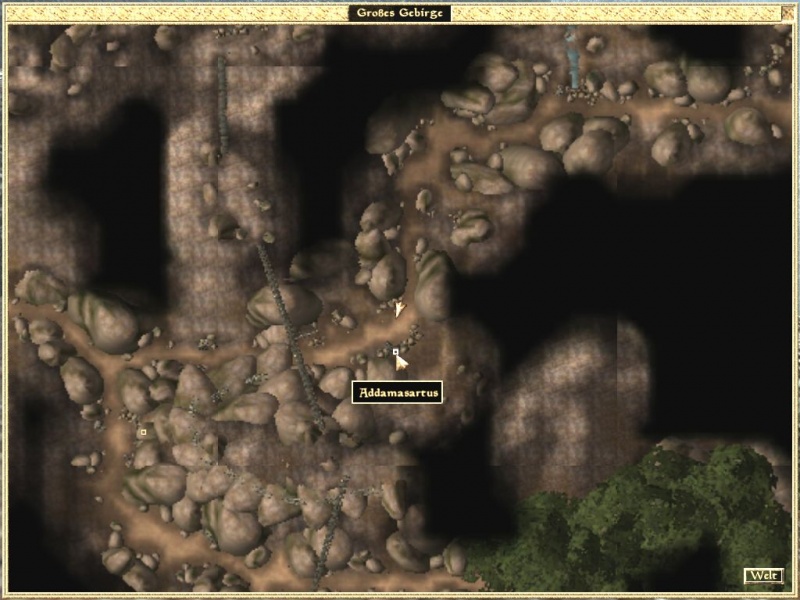Switch to the Welt world map
The image size is (800, 600).
(762, 575)
